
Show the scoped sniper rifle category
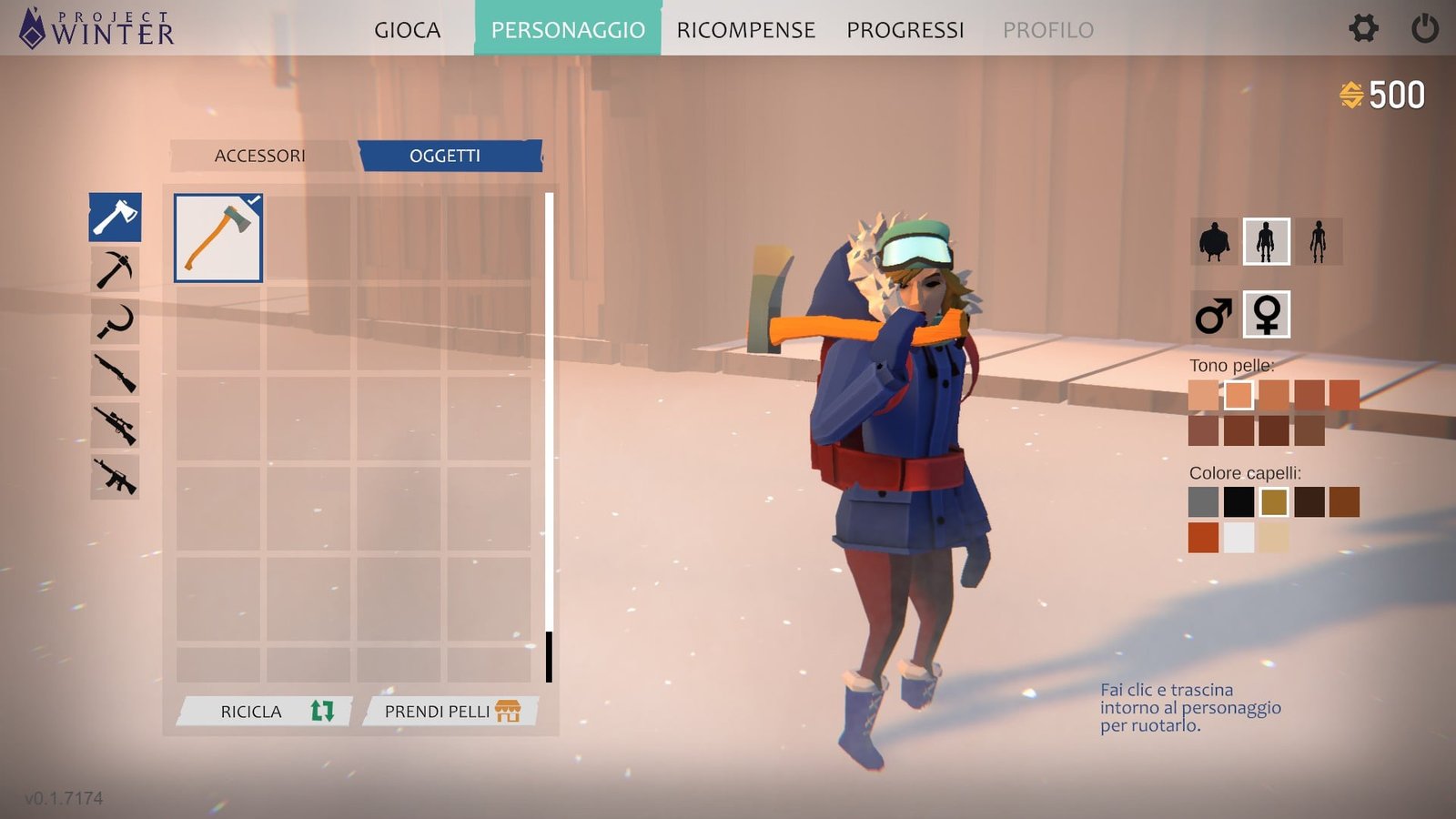(x=115, y=425)
